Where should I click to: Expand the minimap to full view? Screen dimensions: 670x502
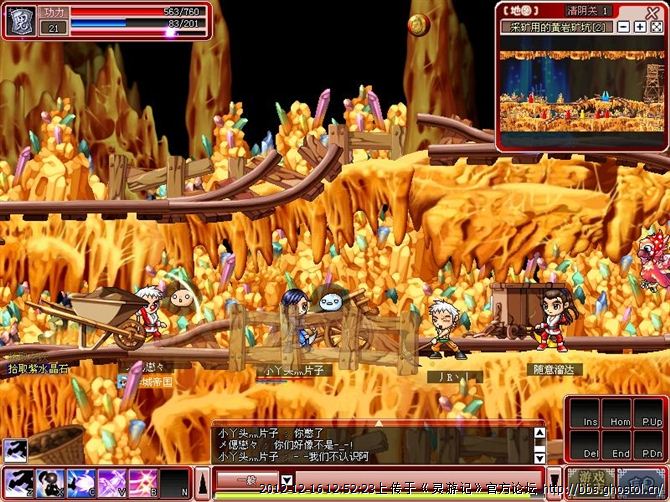654,27
